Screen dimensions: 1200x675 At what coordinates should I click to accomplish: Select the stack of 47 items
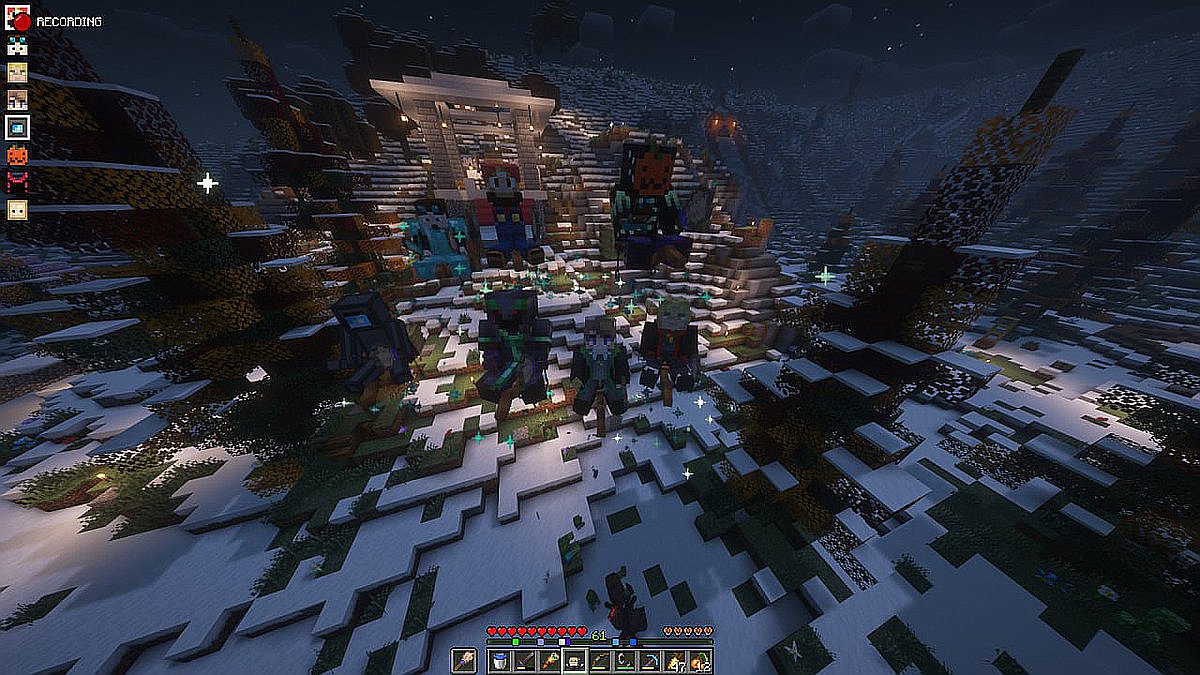point(676,661)
